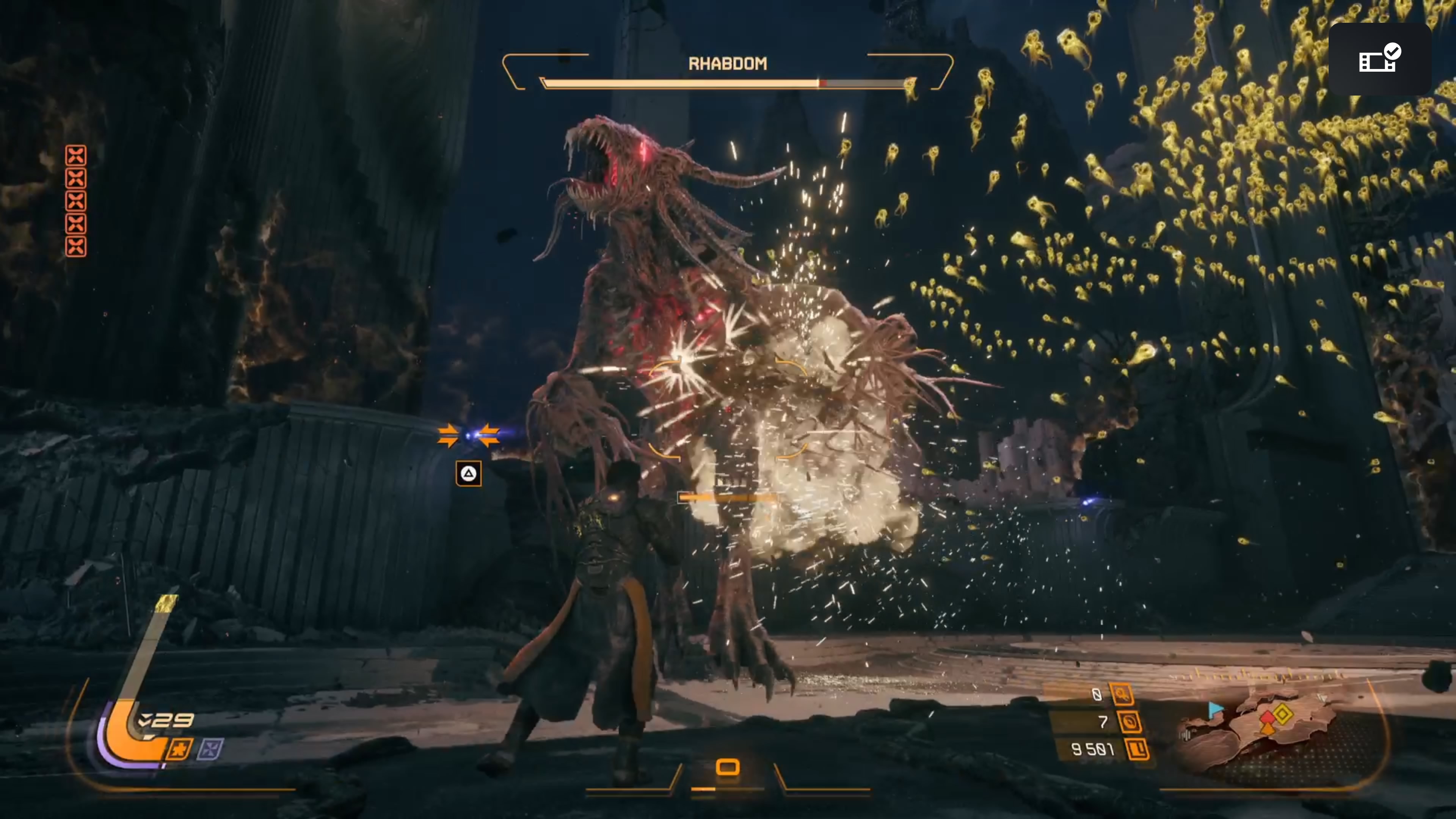Click the top orange X status icon
The image size is (1456, 819).
(76, 155)
